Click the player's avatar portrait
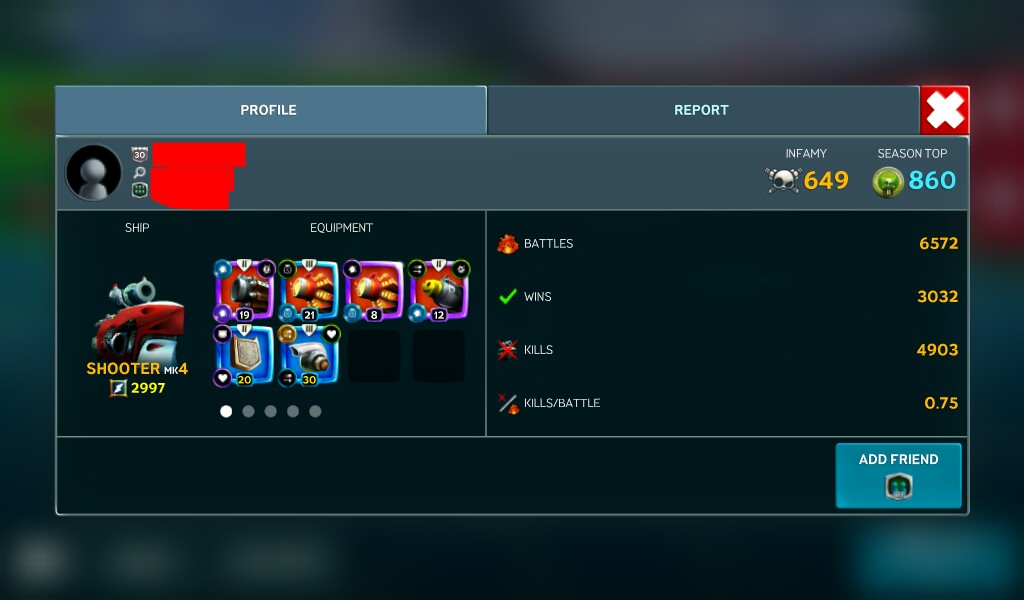Image resolution: width=1024 pixels, height=600 pixels. click(94, 172)
